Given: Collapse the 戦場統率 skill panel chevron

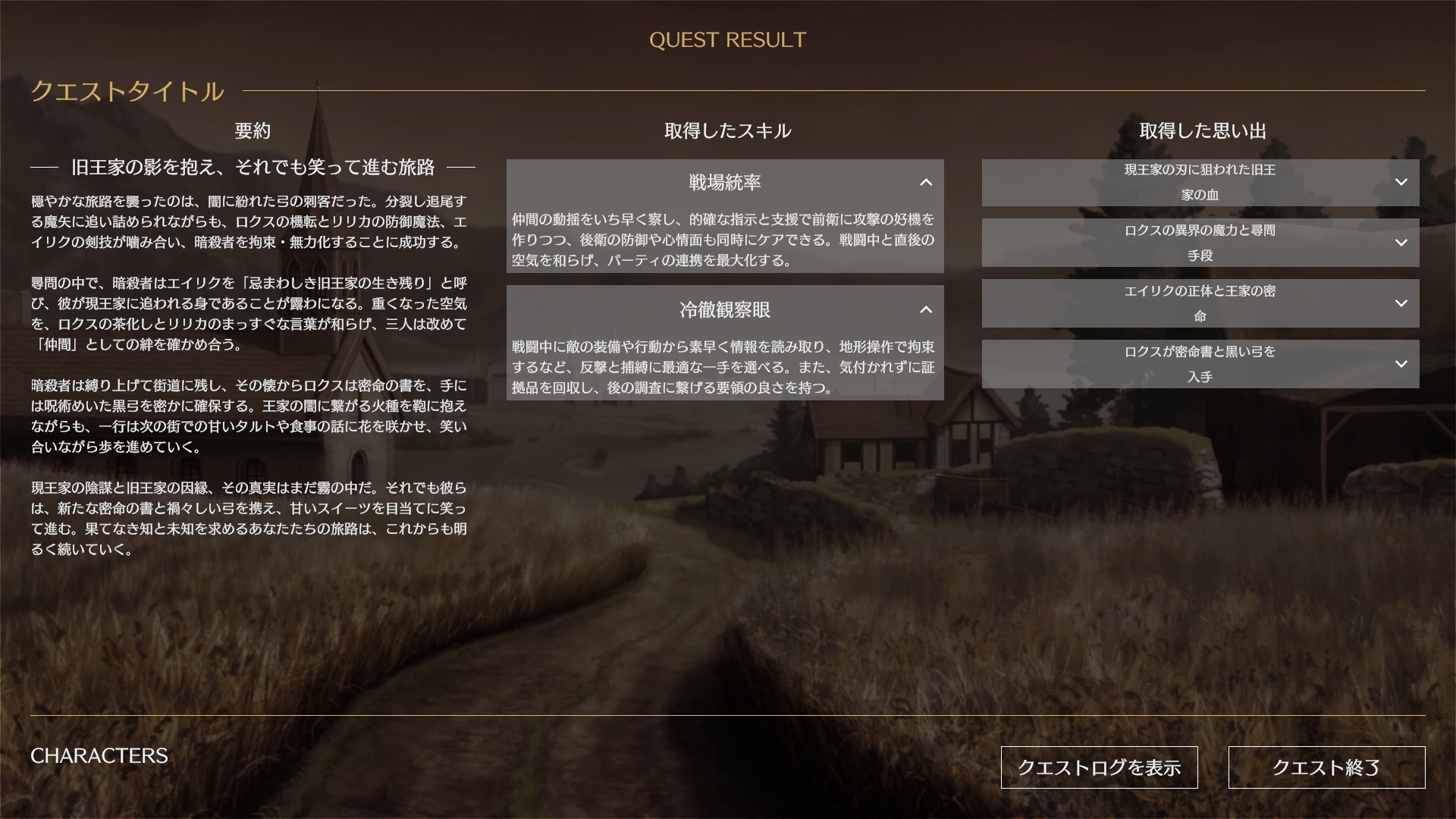Looking at the screenshot, I should point(925,183).
